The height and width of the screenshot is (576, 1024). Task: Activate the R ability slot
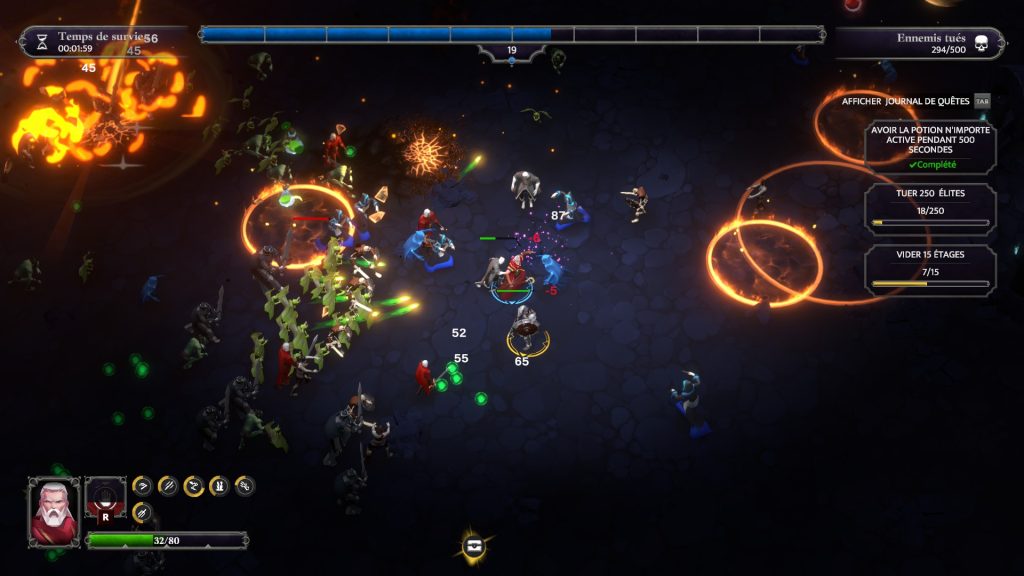[105, 499]
